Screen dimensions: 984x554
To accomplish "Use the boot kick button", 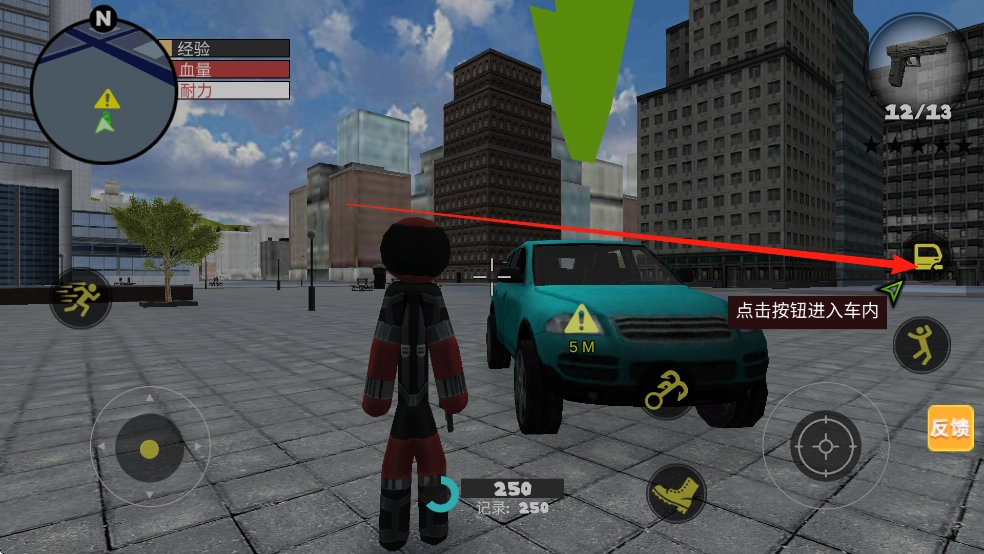I will point(675,492).
